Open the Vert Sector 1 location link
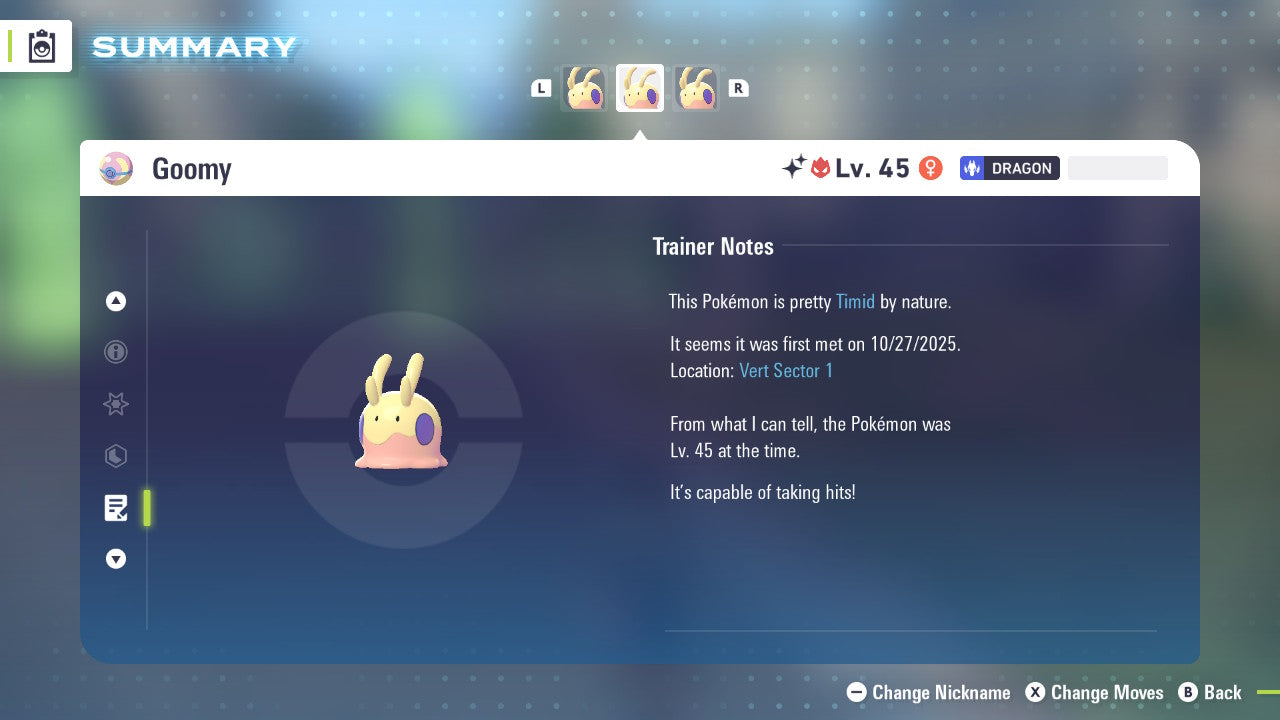This screenshot has height=720, width=1280. pyautogui.click(x=786, y=370)
